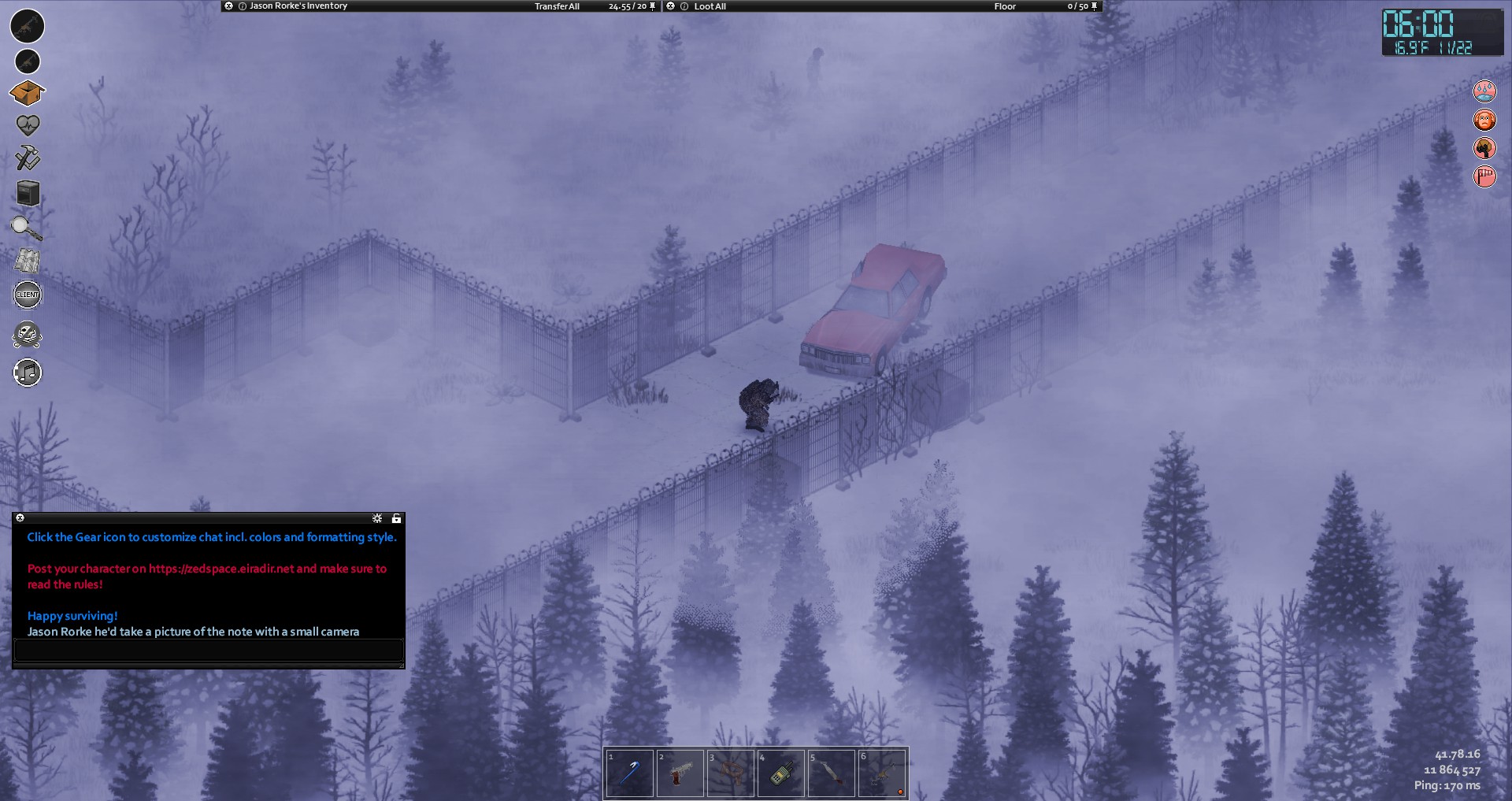The image size is (1512, 801).
Task: Activate the magnifying glass search mode
Action: click(26, 228)
